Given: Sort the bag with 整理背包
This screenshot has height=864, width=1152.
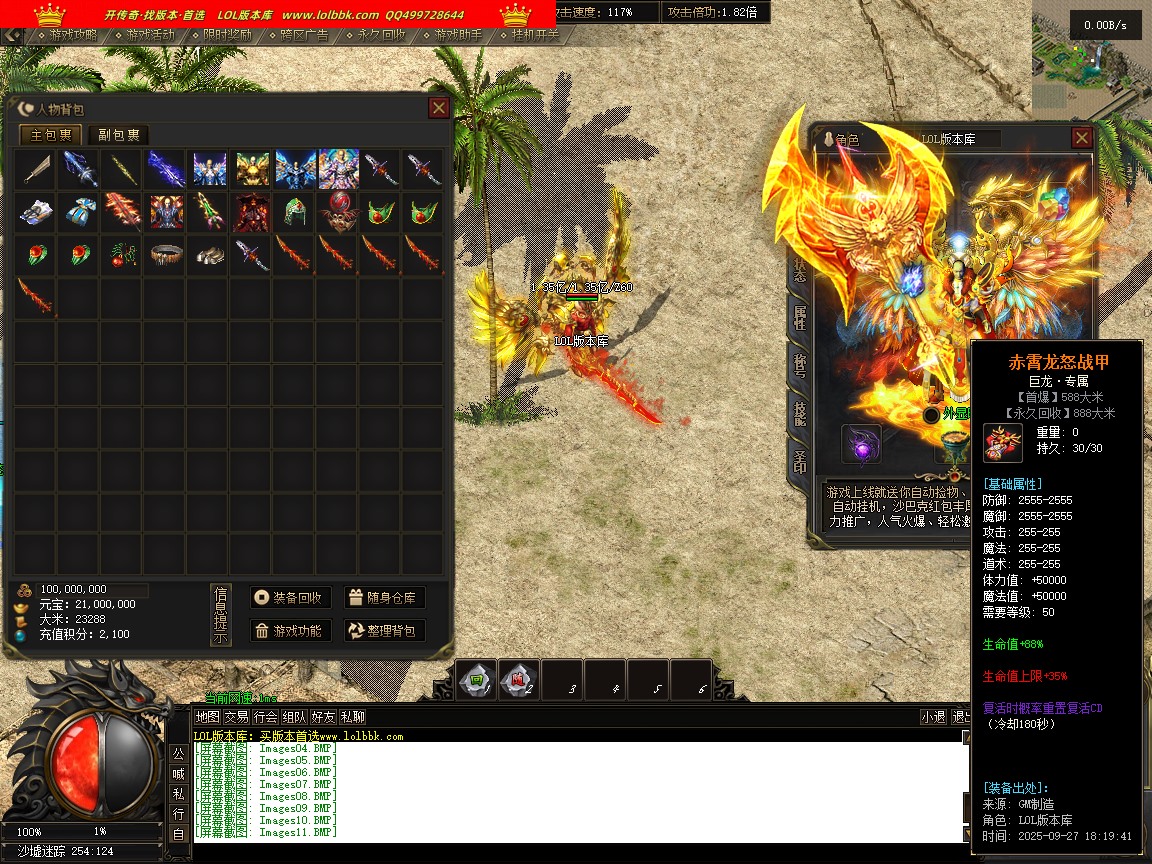Looking at the screenshot, I should [385, 631].
